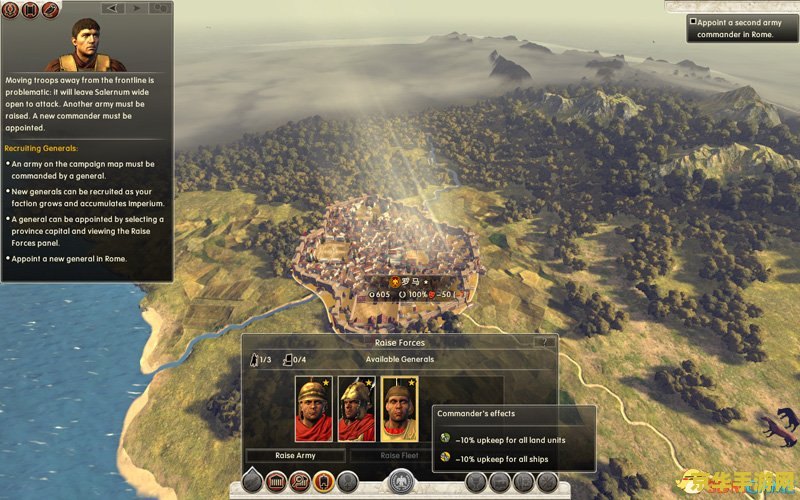This screenshot has width=800, height=500.
Task: Open the red scroll icon in advisor panel
Action: (x=31, y=9)
